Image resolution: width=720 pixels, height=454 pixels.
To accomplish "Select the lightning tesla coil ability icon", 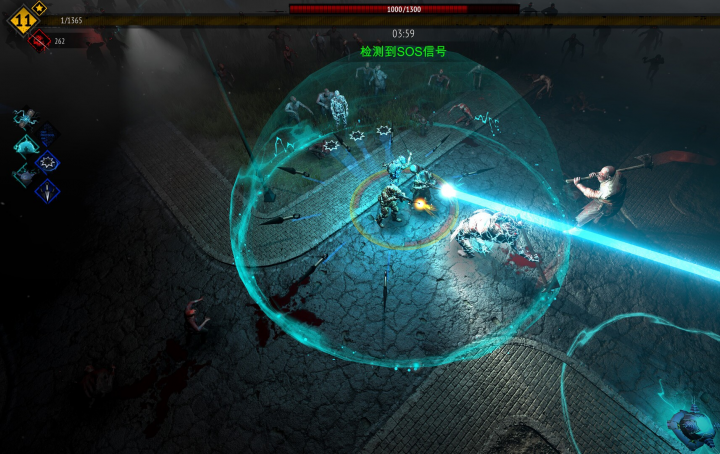I will pos(24,118).
